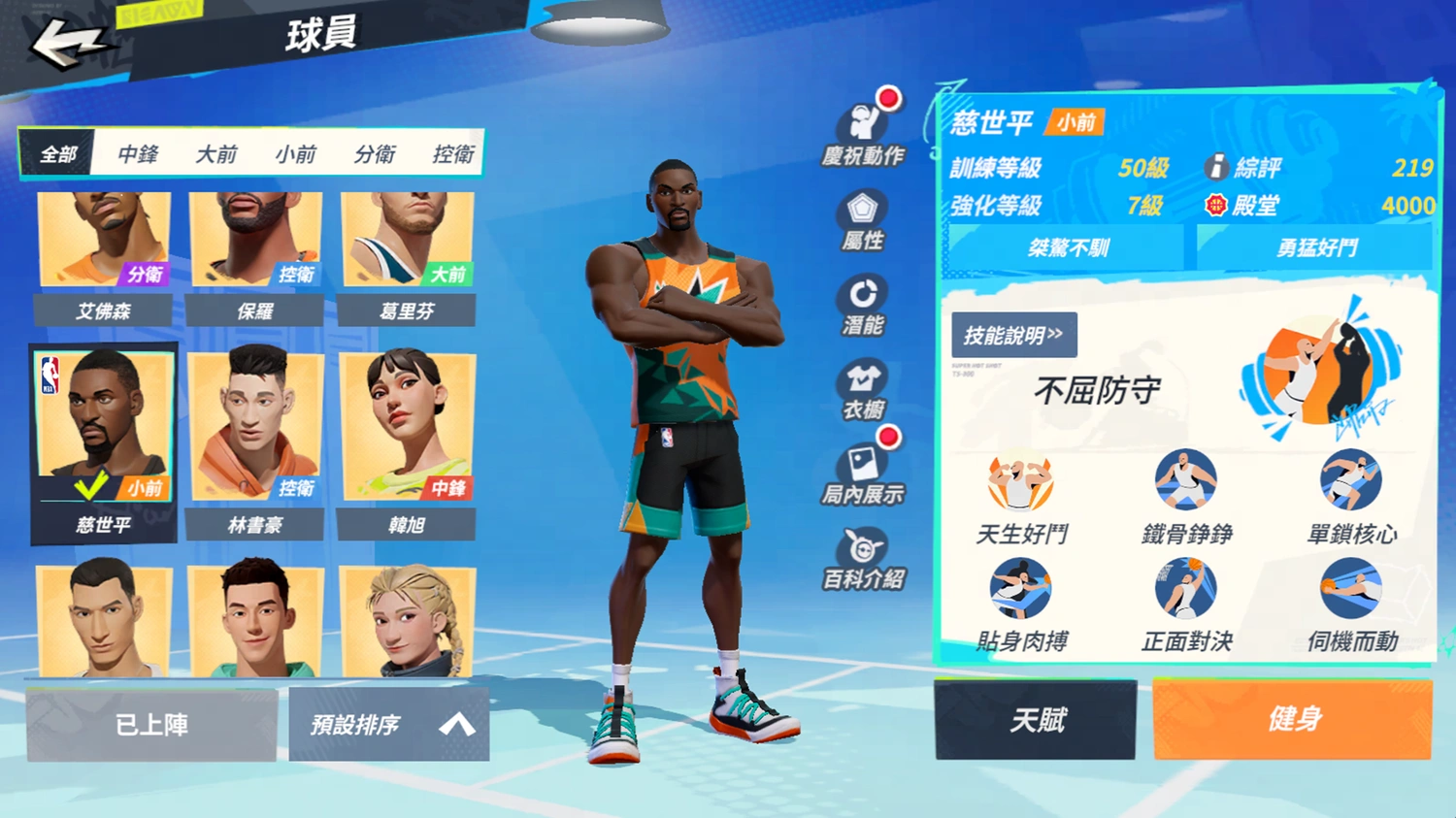View the 潛能 potential screen
This screenshot has width=1456, height=818.
coord(864,303)
